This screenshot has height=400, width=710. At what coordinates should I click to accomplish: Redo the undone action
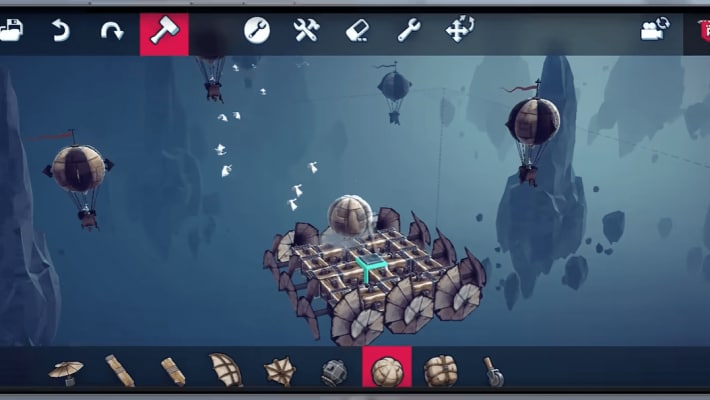click(x=112, y=31)
